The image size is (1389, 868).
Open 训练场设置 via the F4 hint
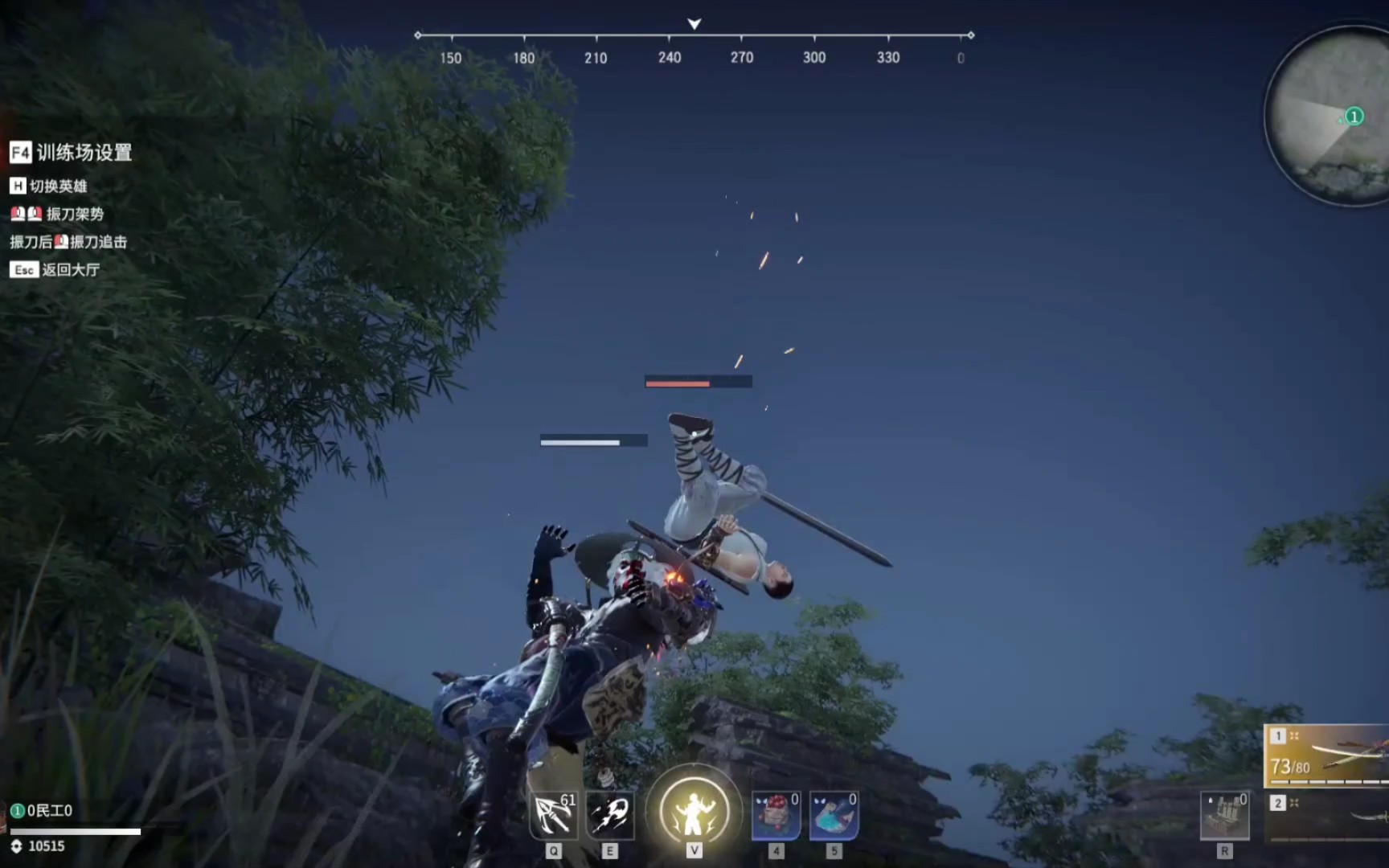tap(72, 154)
